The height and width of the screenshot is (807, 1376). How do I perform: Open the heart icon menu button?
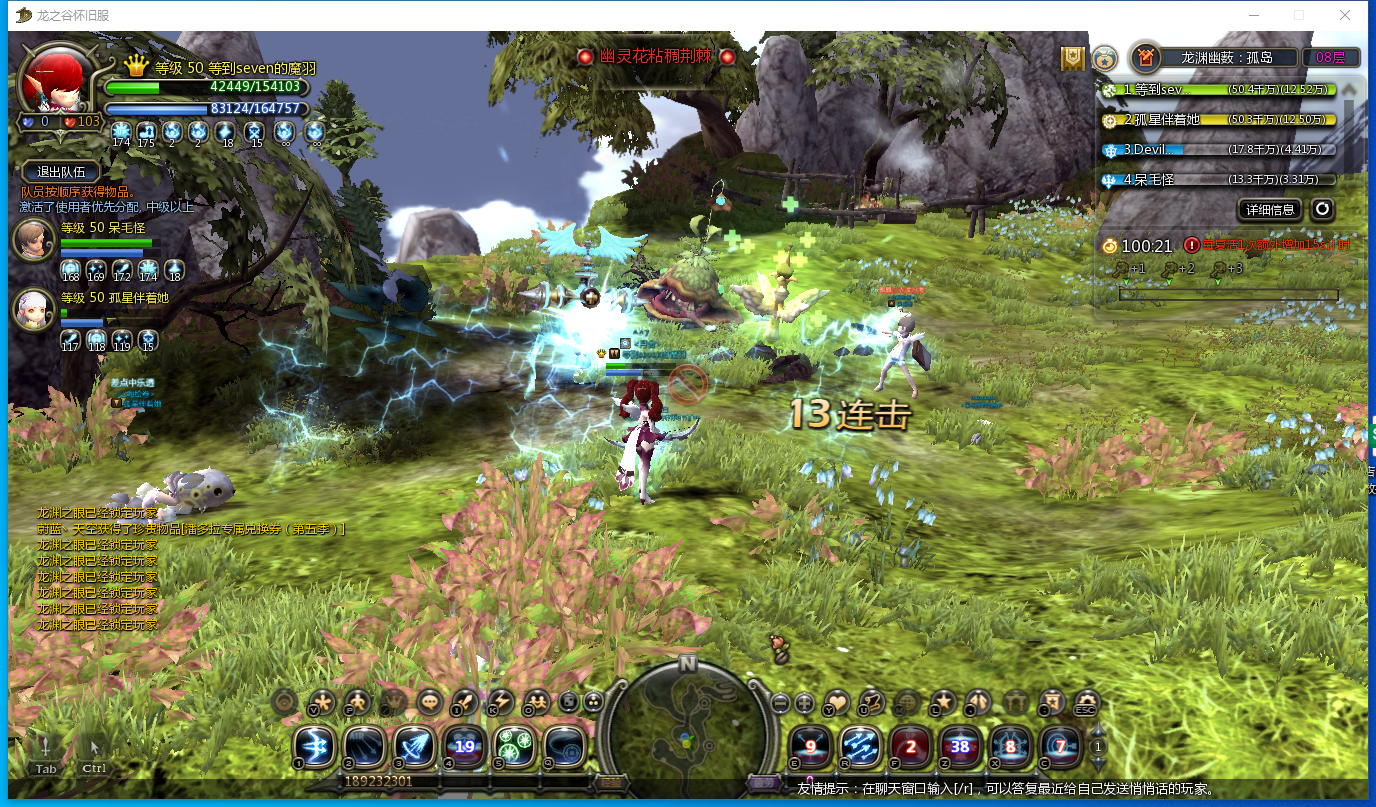837,702
